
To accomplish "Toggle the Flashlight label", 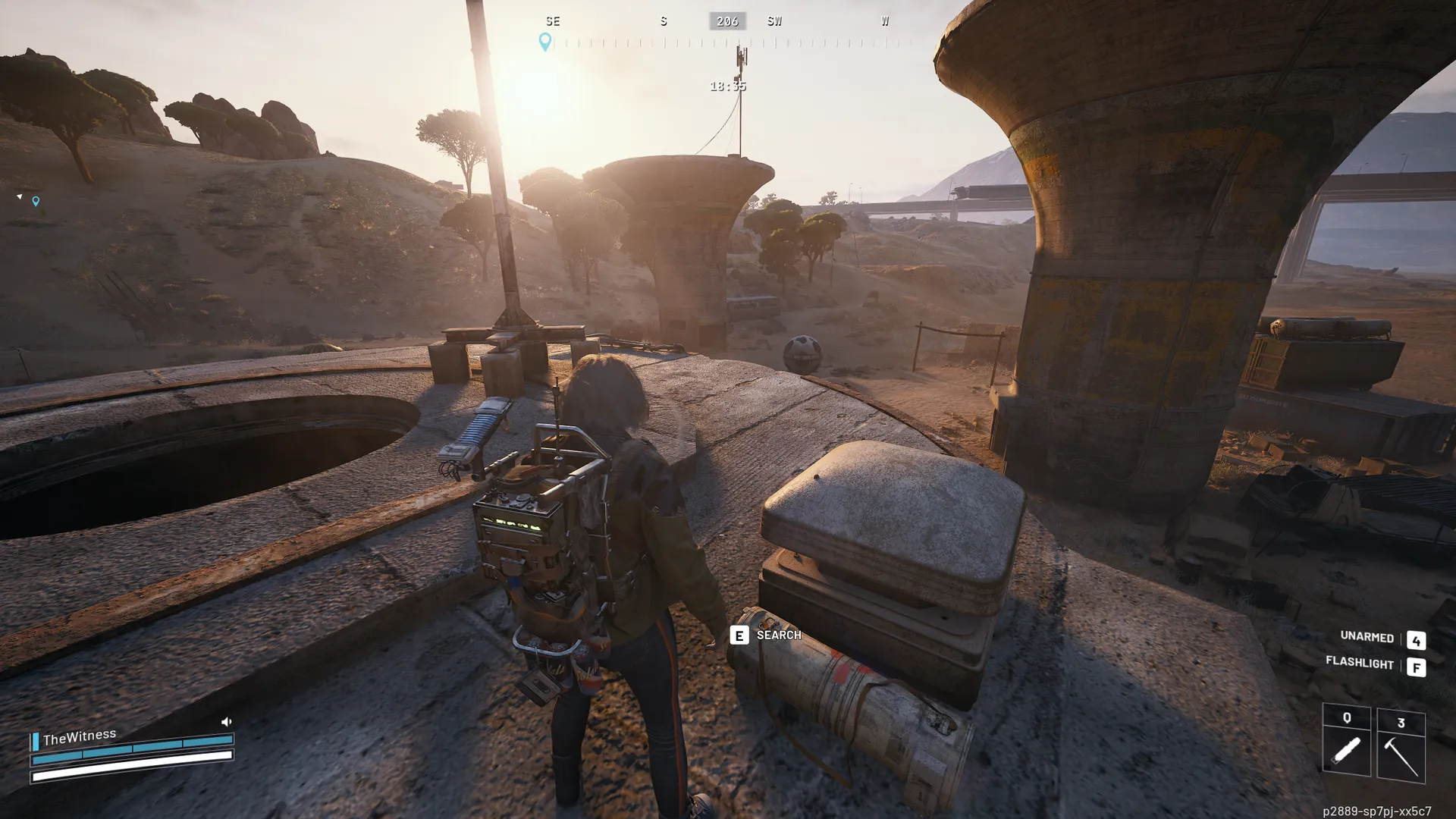I will click(1359, 663).
